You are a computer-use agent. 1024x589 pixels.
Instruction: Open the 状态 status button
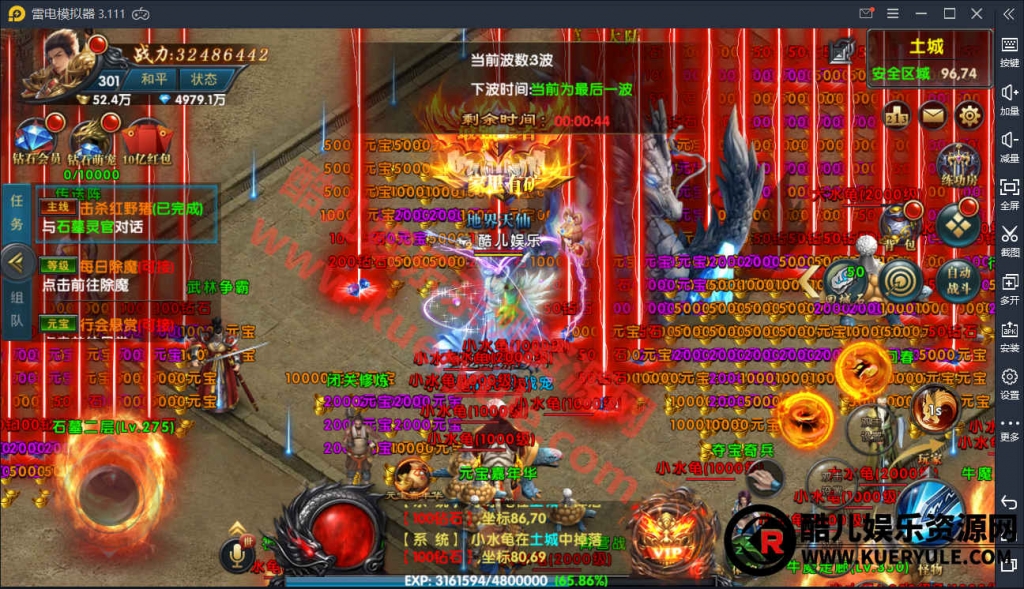(204, 79)
